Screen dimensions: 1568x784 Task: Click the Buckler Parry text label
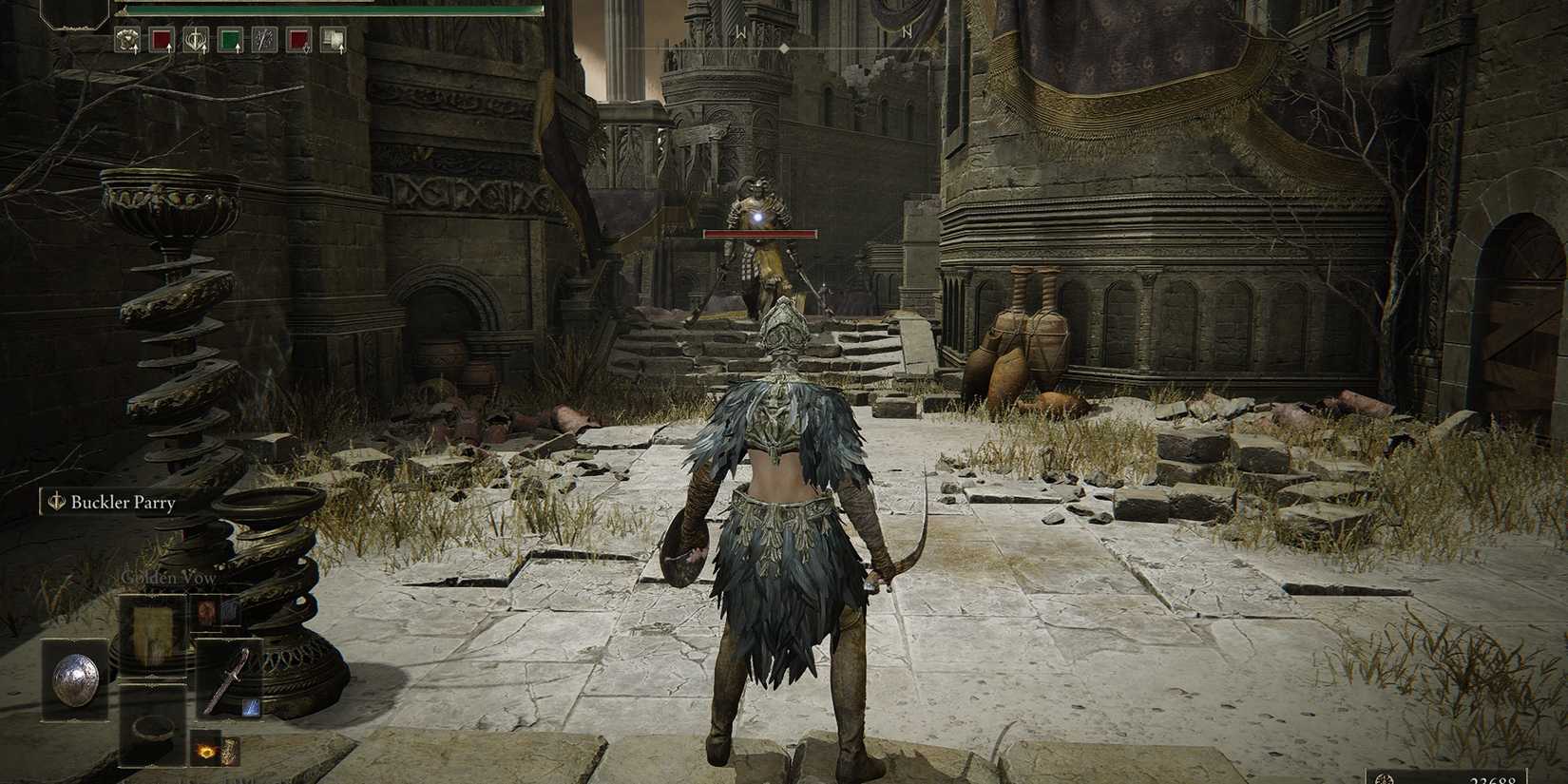pos(124,501)
